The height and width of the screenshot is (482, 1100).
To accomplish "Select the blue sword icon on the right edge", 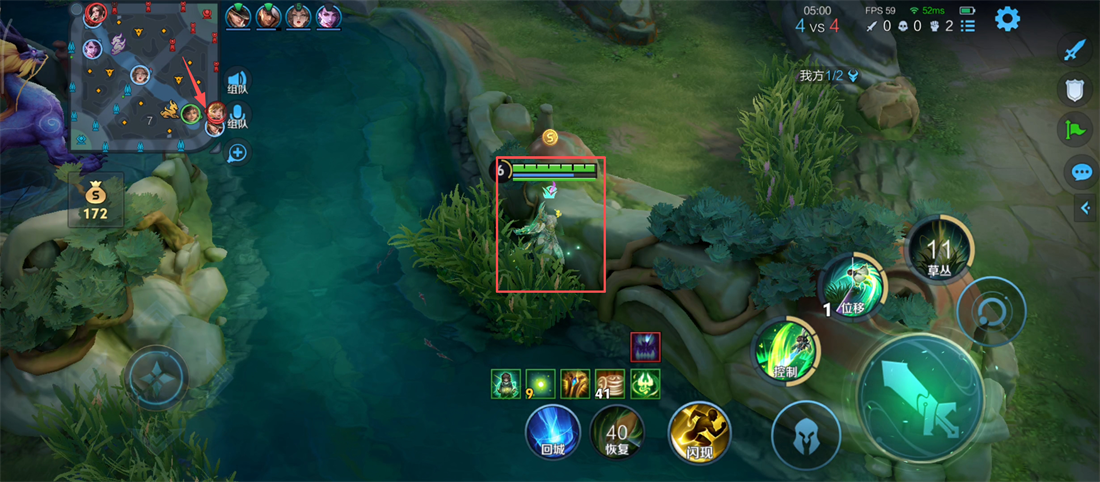I will tap(1074, 50).
